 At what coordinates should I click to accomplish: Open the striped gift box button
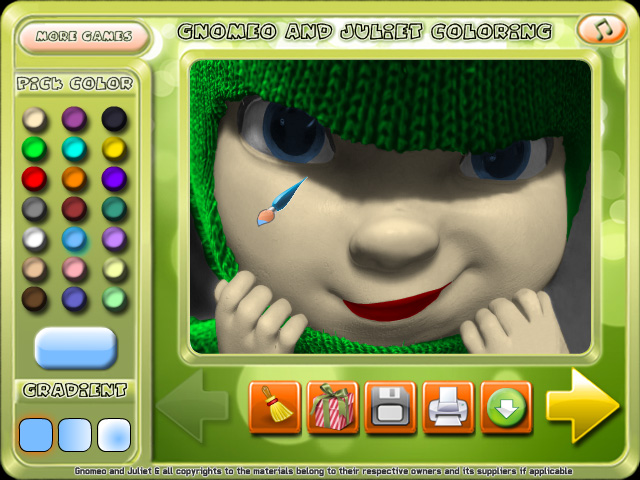332,407
